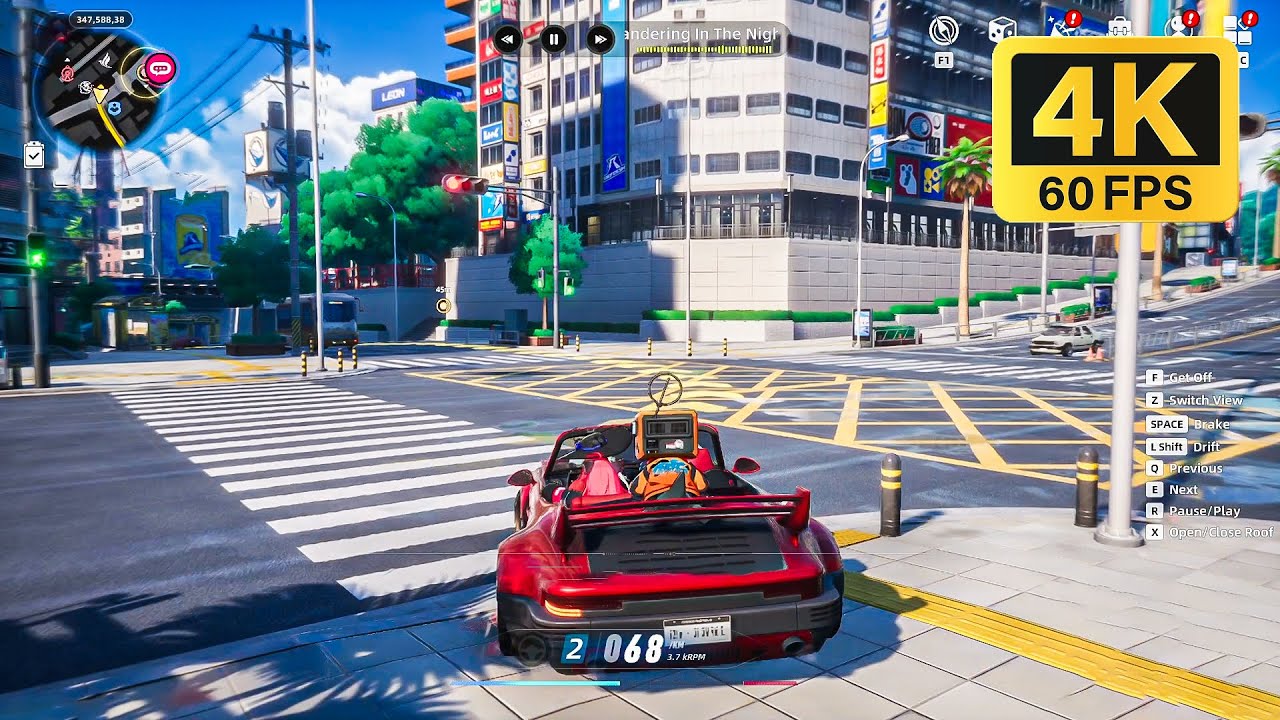
Task: Click the pink chat bubble map marker
Action: point(160,68)
